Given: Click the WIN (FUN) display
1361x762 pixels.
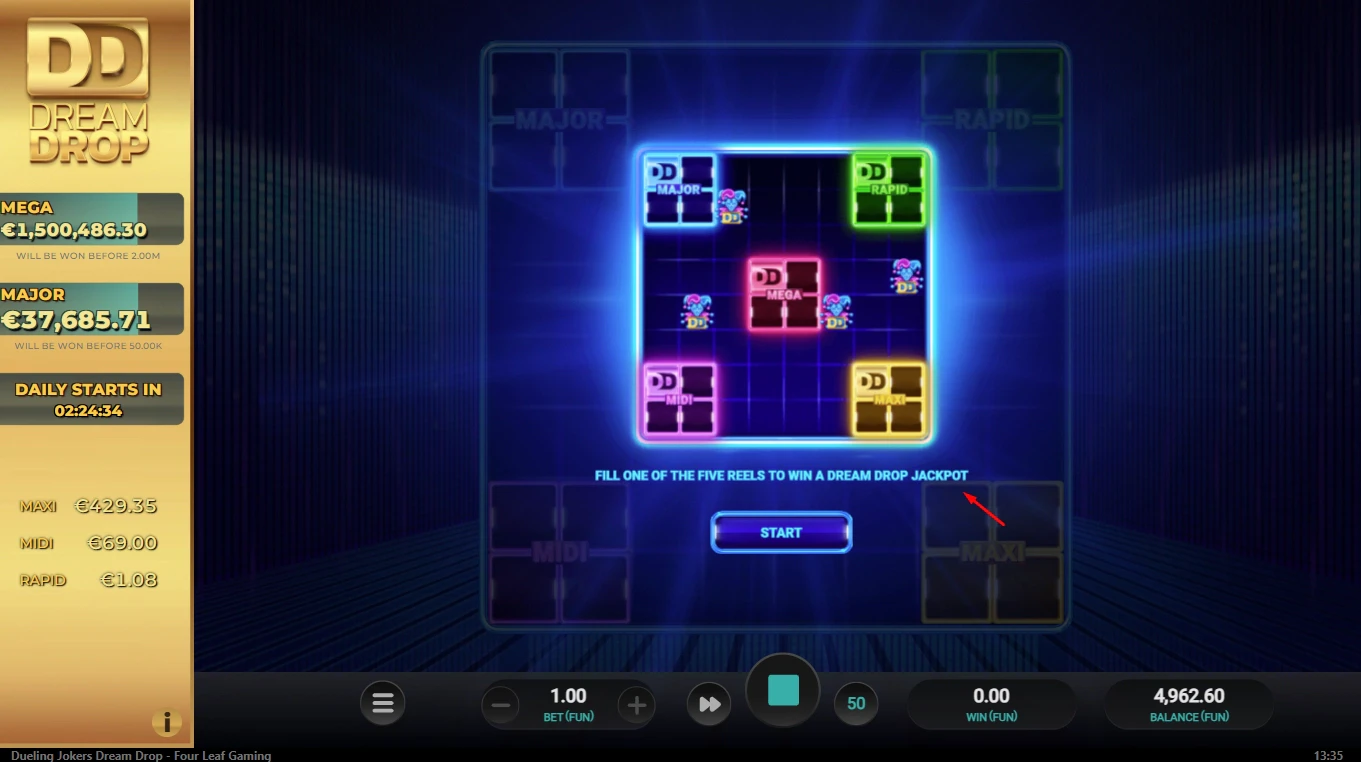Looking at the screenshot, I should pos(989,703).
